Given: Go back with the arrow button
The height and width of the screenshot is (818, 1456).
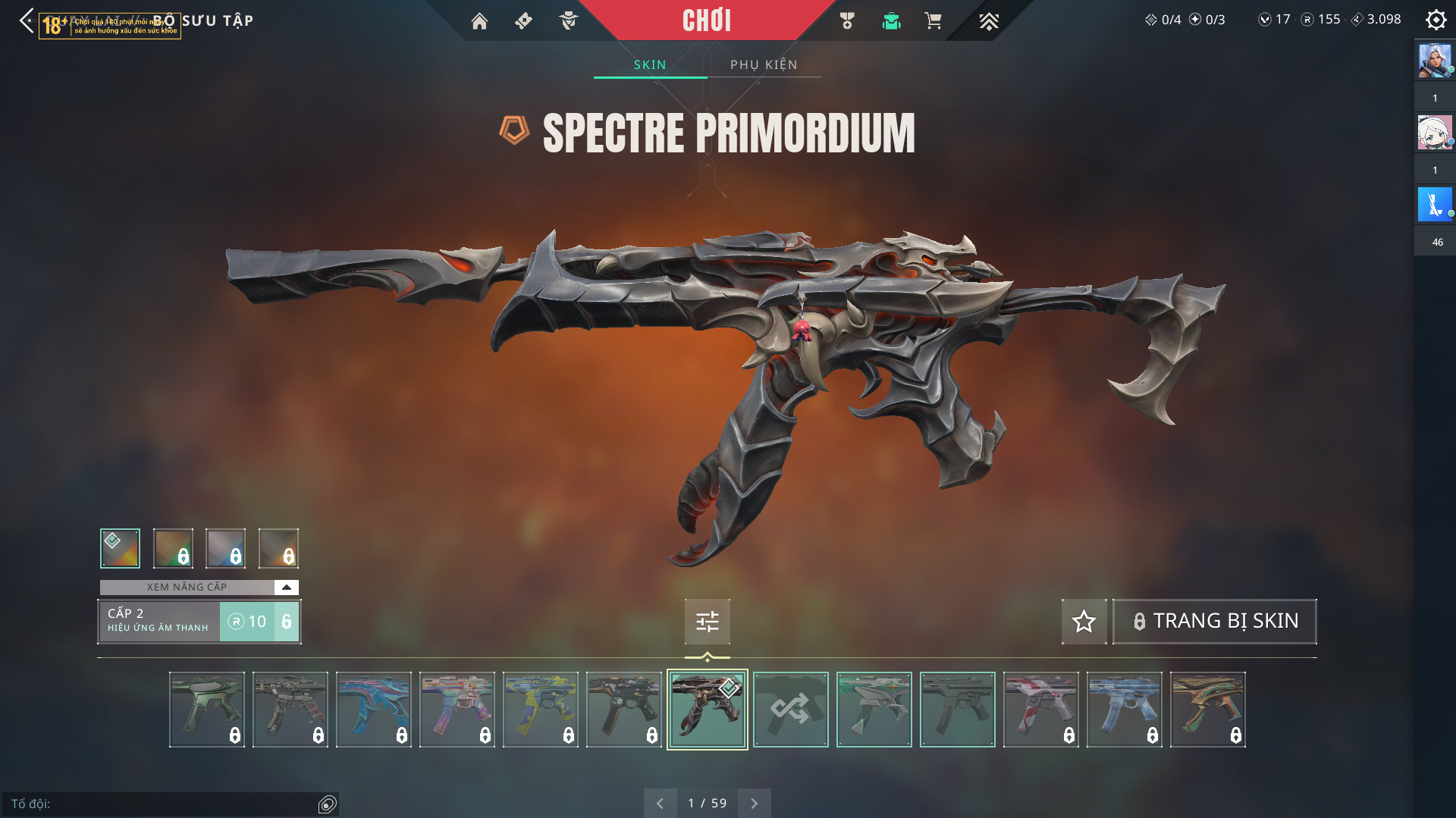Looking at the screenshot, I should [27, 20].
